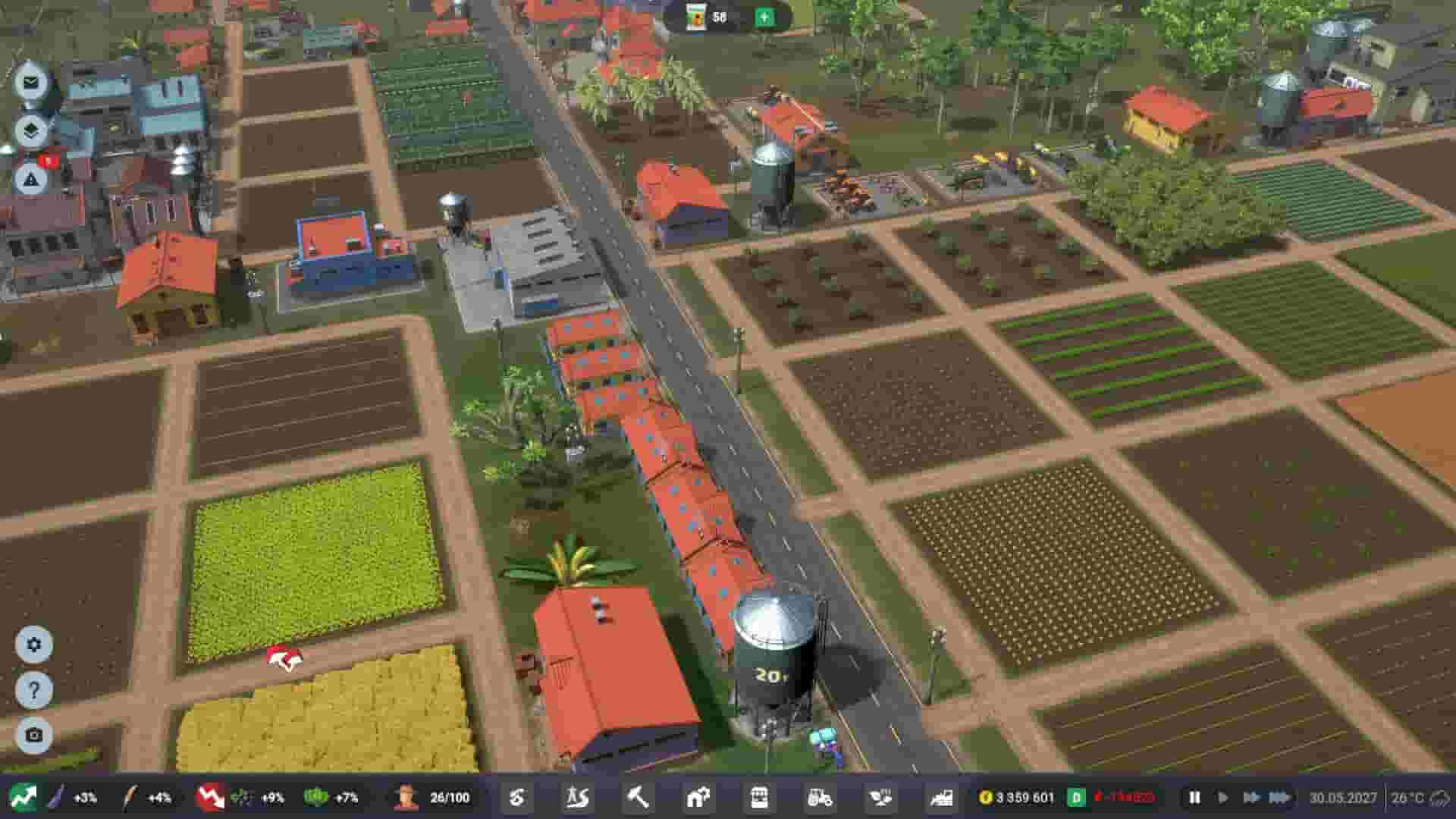Open the layers icon on the left sidebar
1456x819 pixels.
click(30, 130)
